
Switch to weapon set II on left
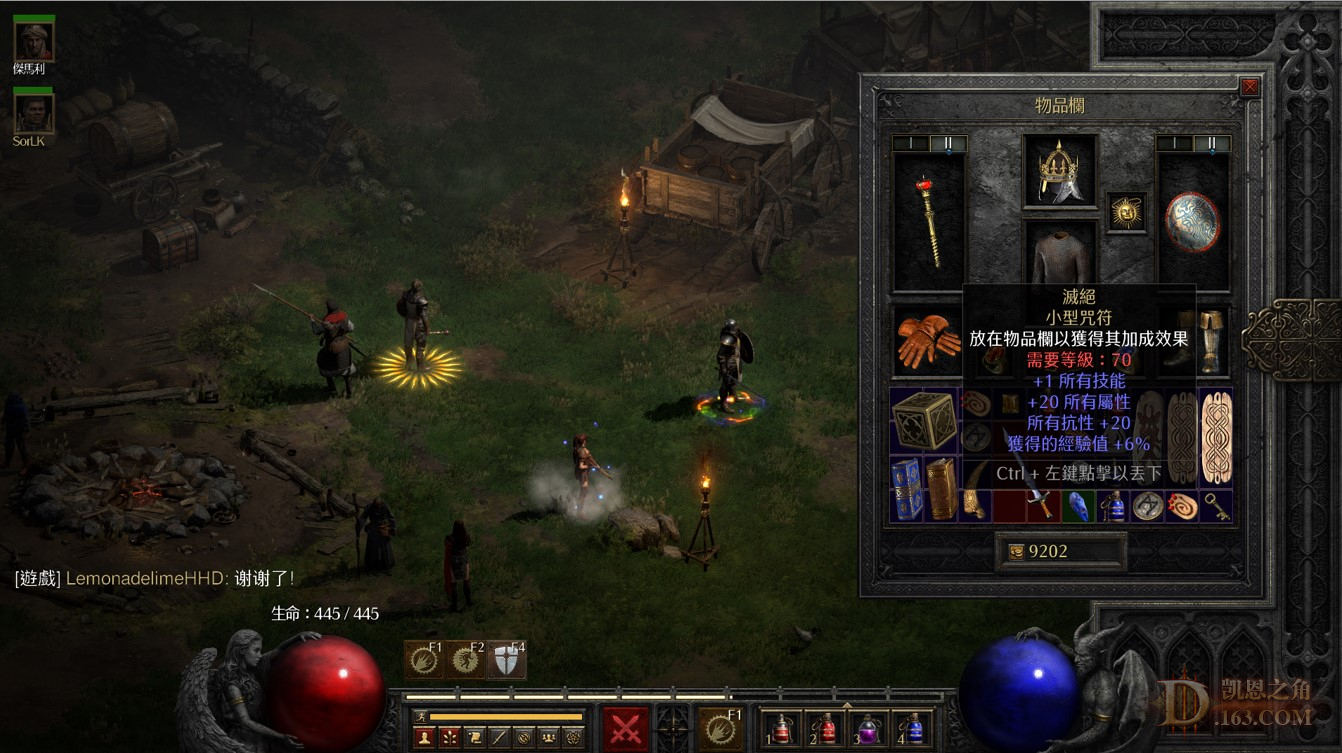tap(948, 144)
